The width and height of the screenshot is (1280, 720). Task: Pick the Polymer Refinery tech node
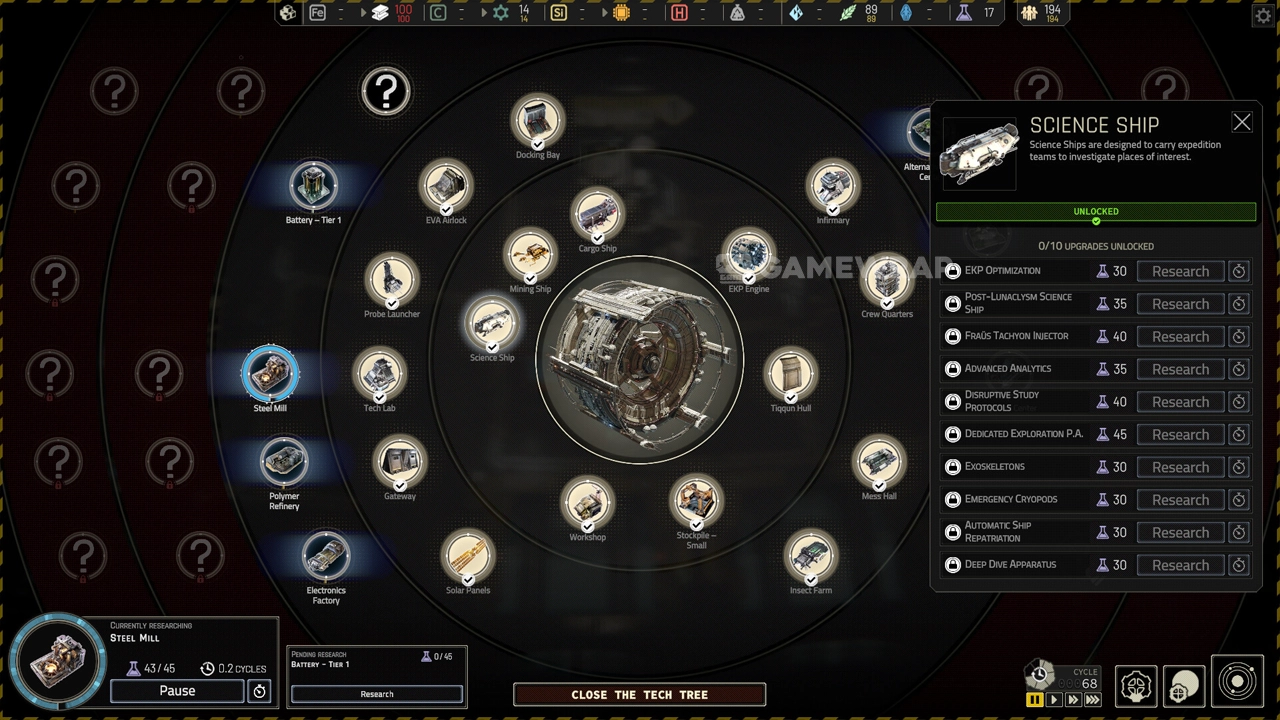click(284, 461)
